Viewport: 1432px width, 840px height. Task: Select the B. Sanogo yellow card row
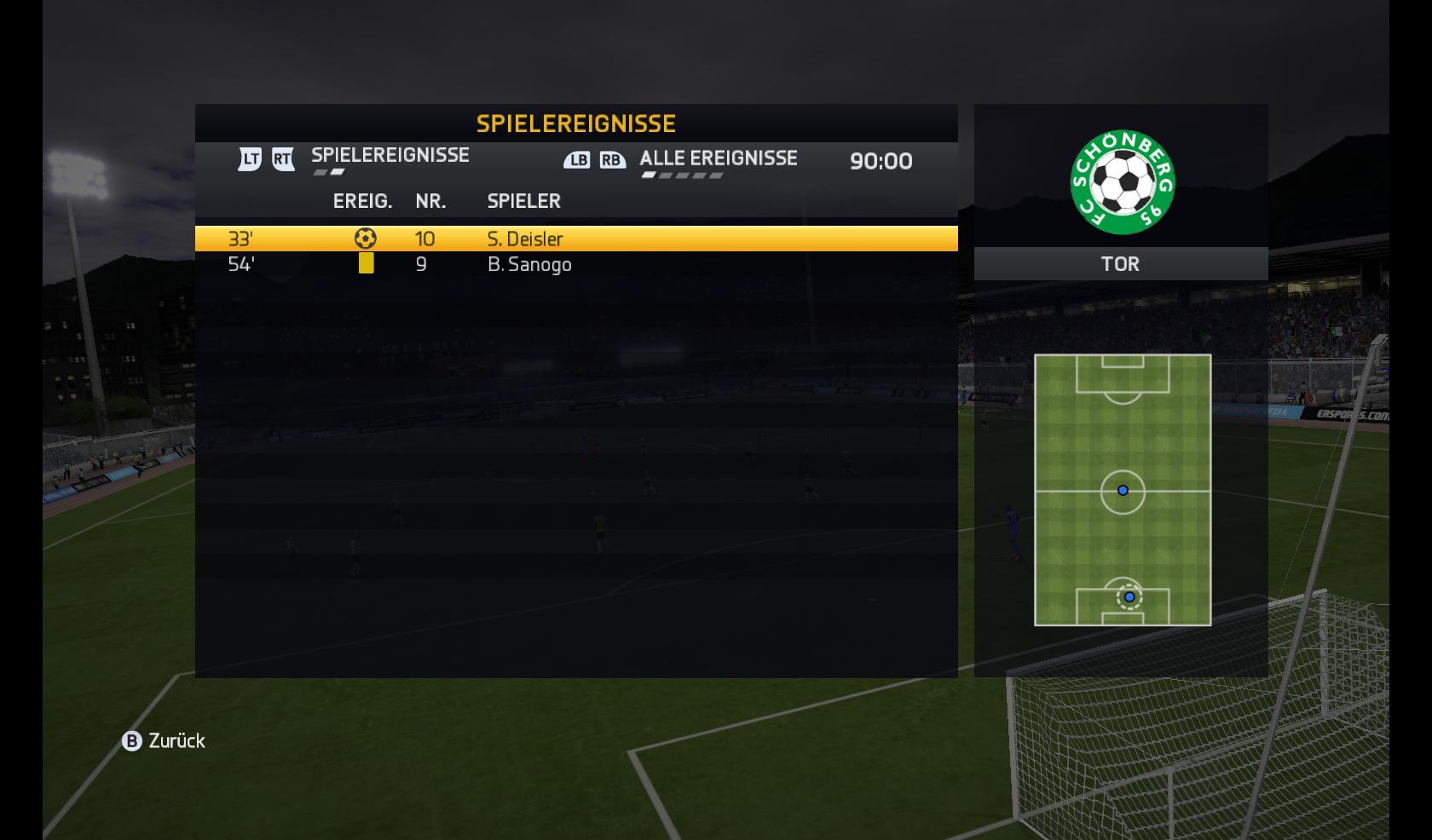coord(575,265)
